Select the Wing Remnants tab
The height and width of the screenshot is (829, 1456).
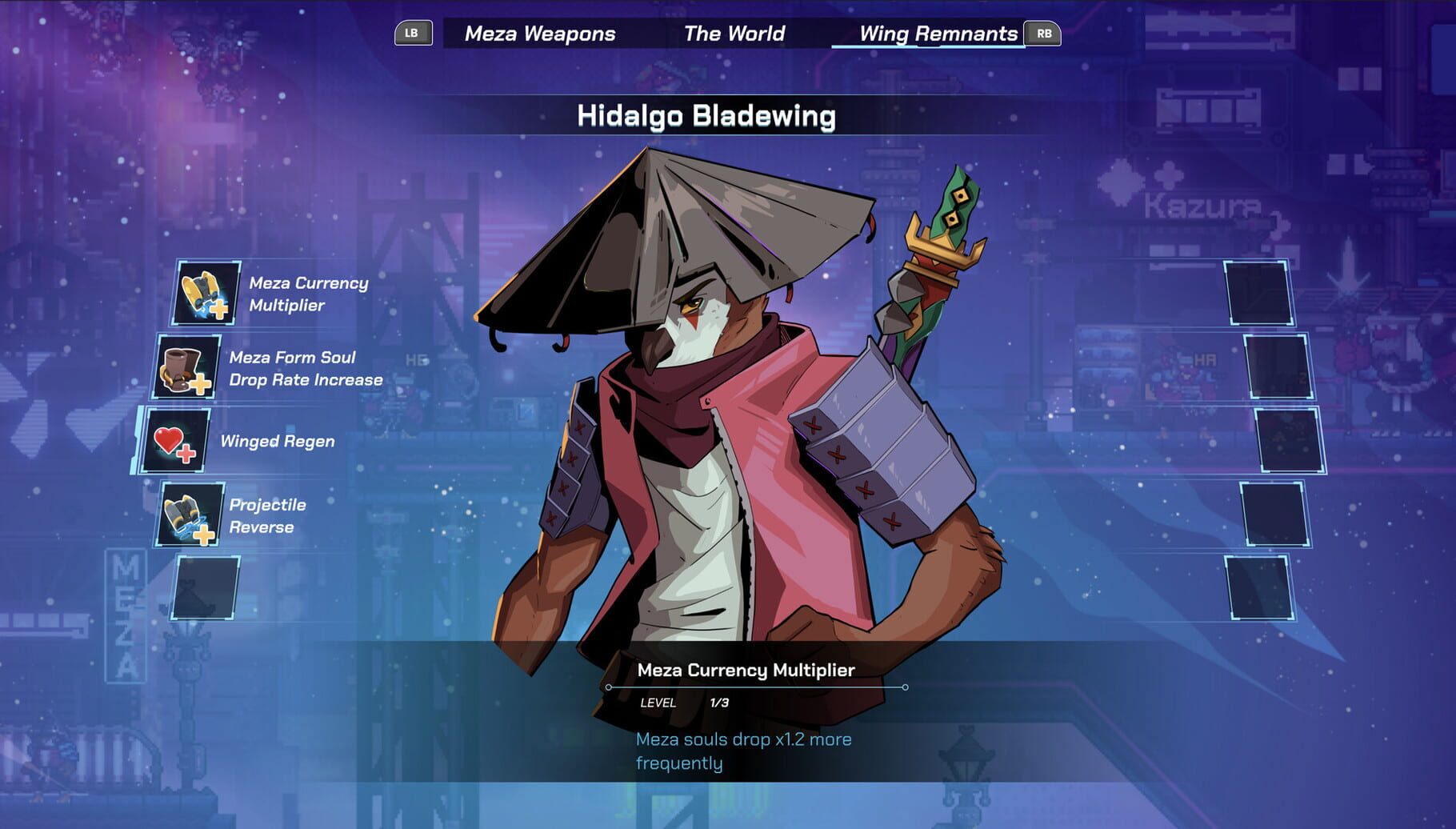[938, 34]
